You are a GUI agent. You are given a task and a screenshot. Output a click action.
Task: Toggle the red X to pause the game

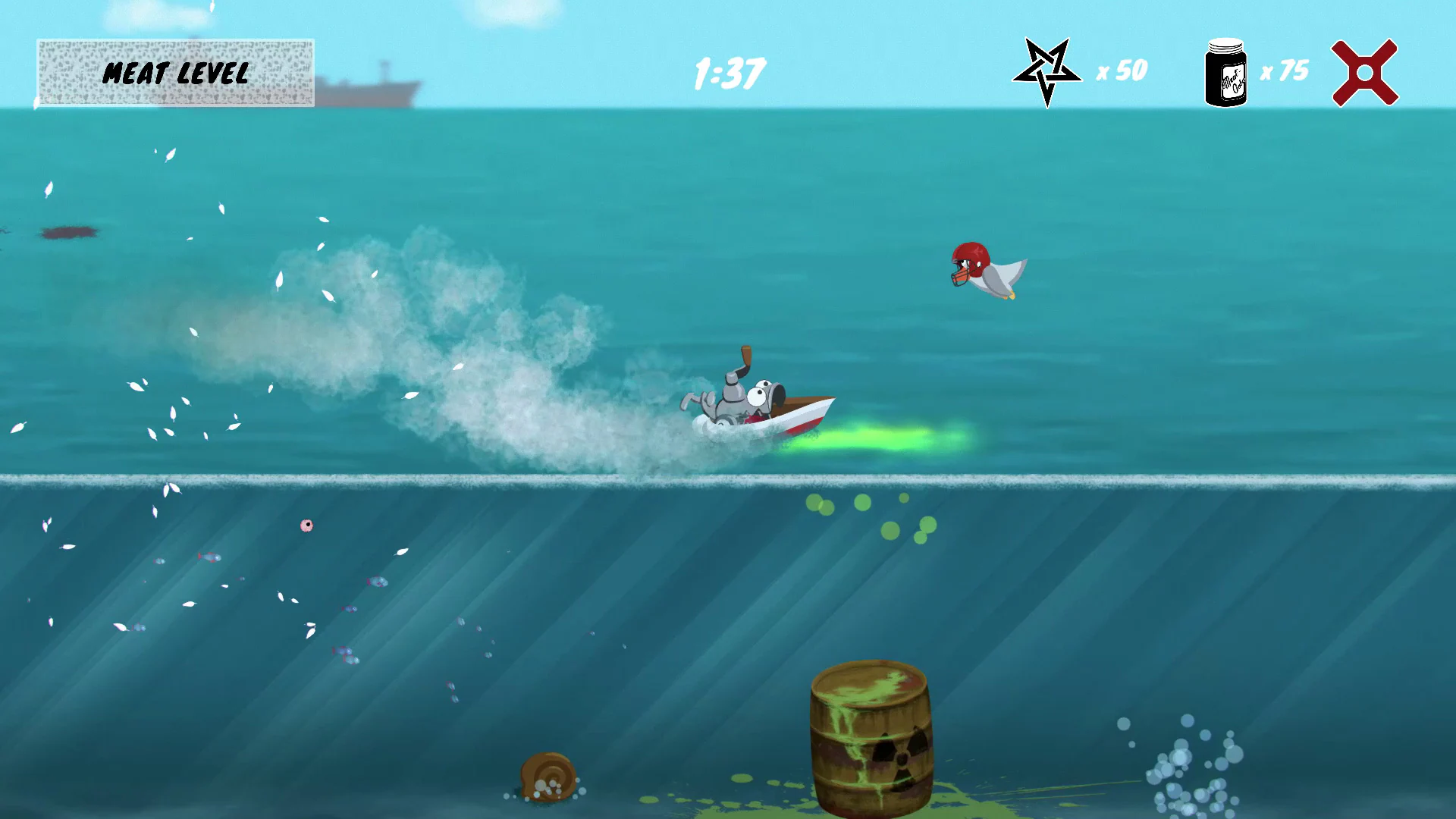click(1365, 72)
